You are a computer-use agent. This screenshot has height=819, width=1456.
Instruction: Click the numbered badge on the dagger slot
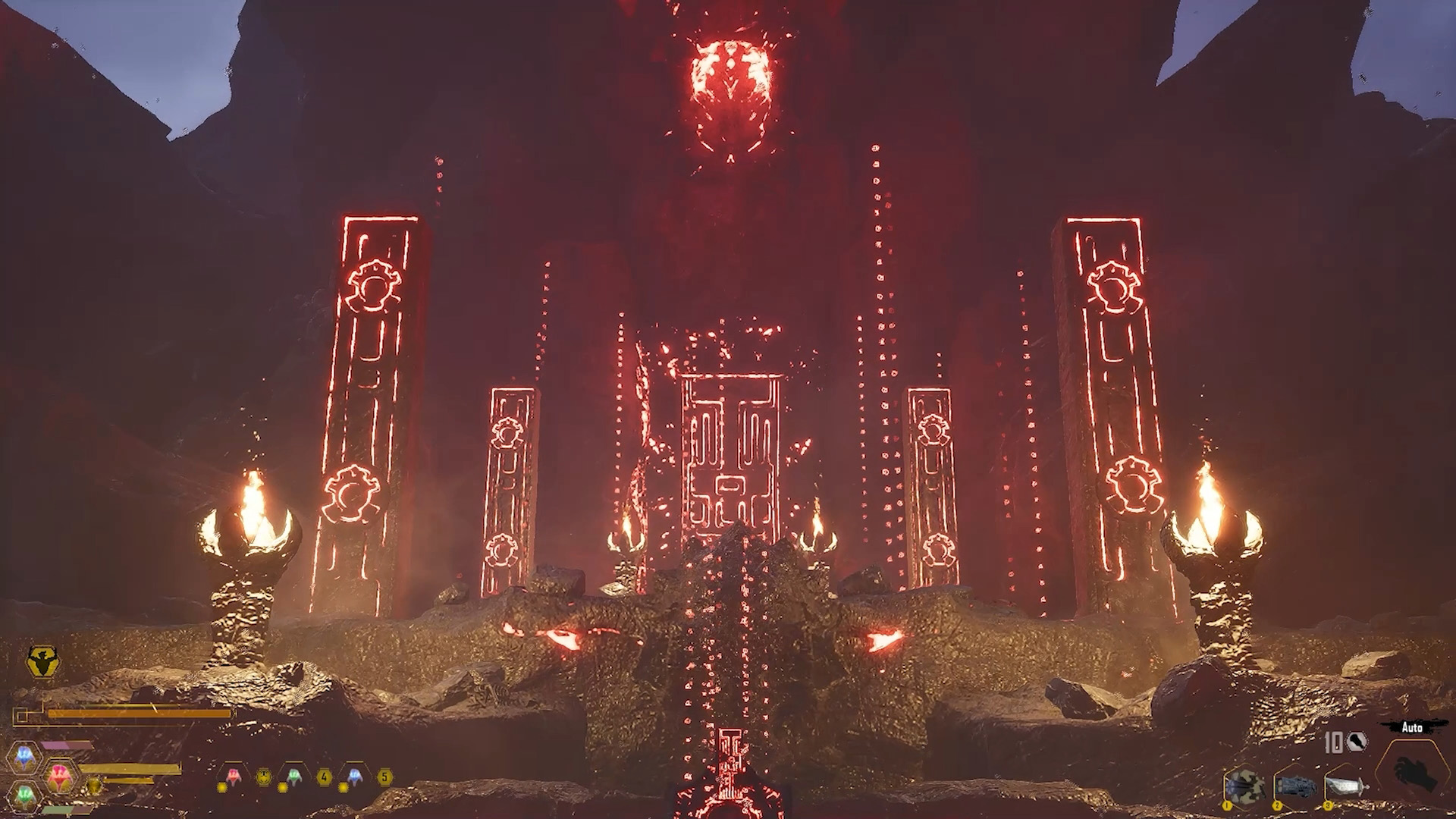[1328, 806]
